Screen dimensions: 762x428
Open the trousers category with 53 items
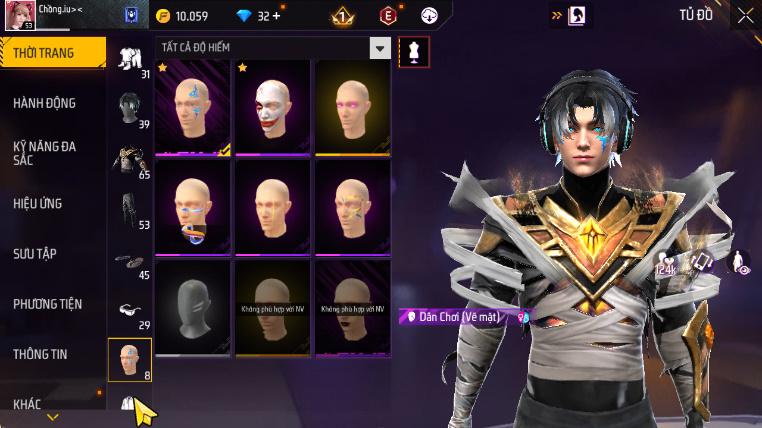[x=130, y=209]
